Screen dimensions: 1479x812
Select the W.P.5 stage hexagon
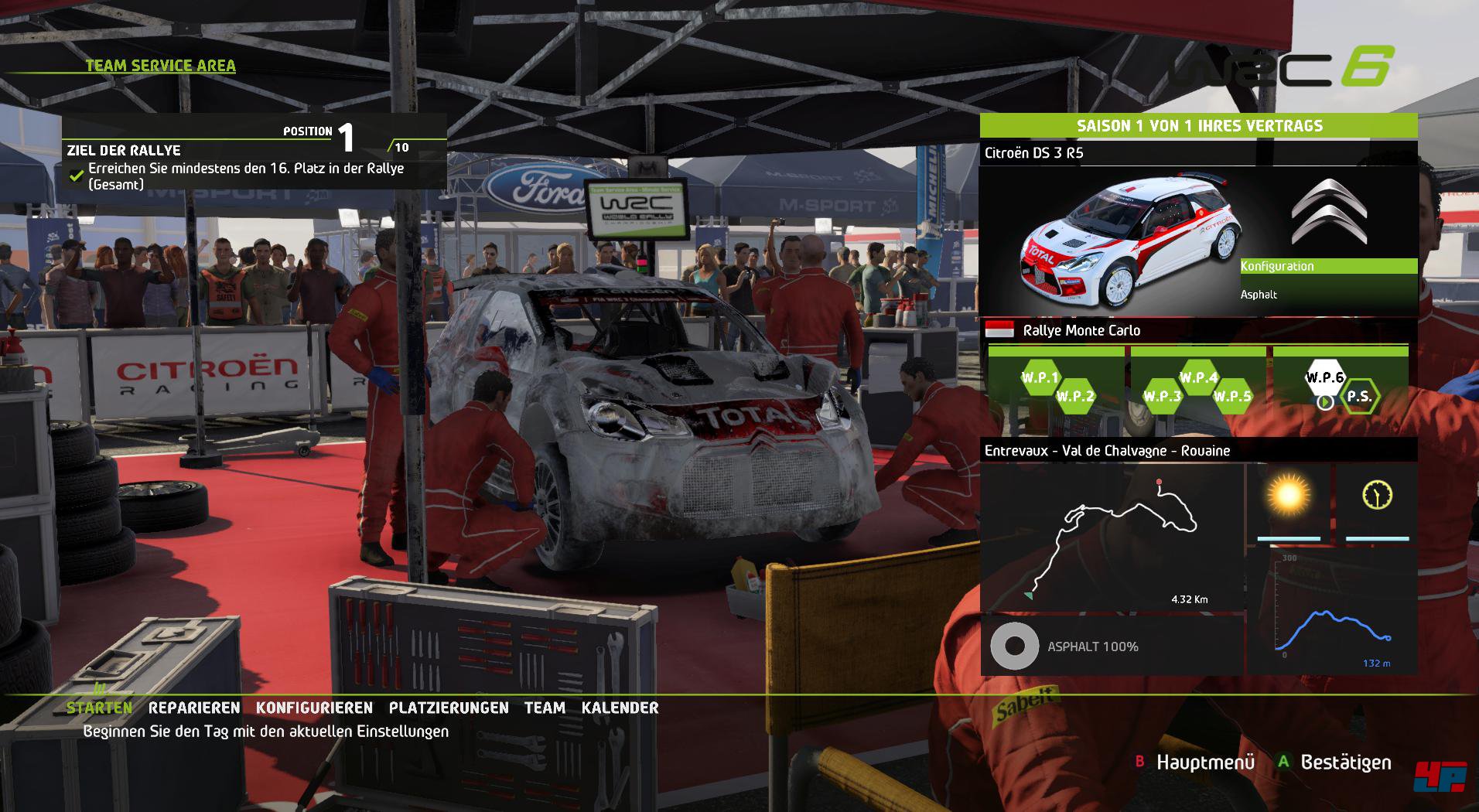point(1233,397)
